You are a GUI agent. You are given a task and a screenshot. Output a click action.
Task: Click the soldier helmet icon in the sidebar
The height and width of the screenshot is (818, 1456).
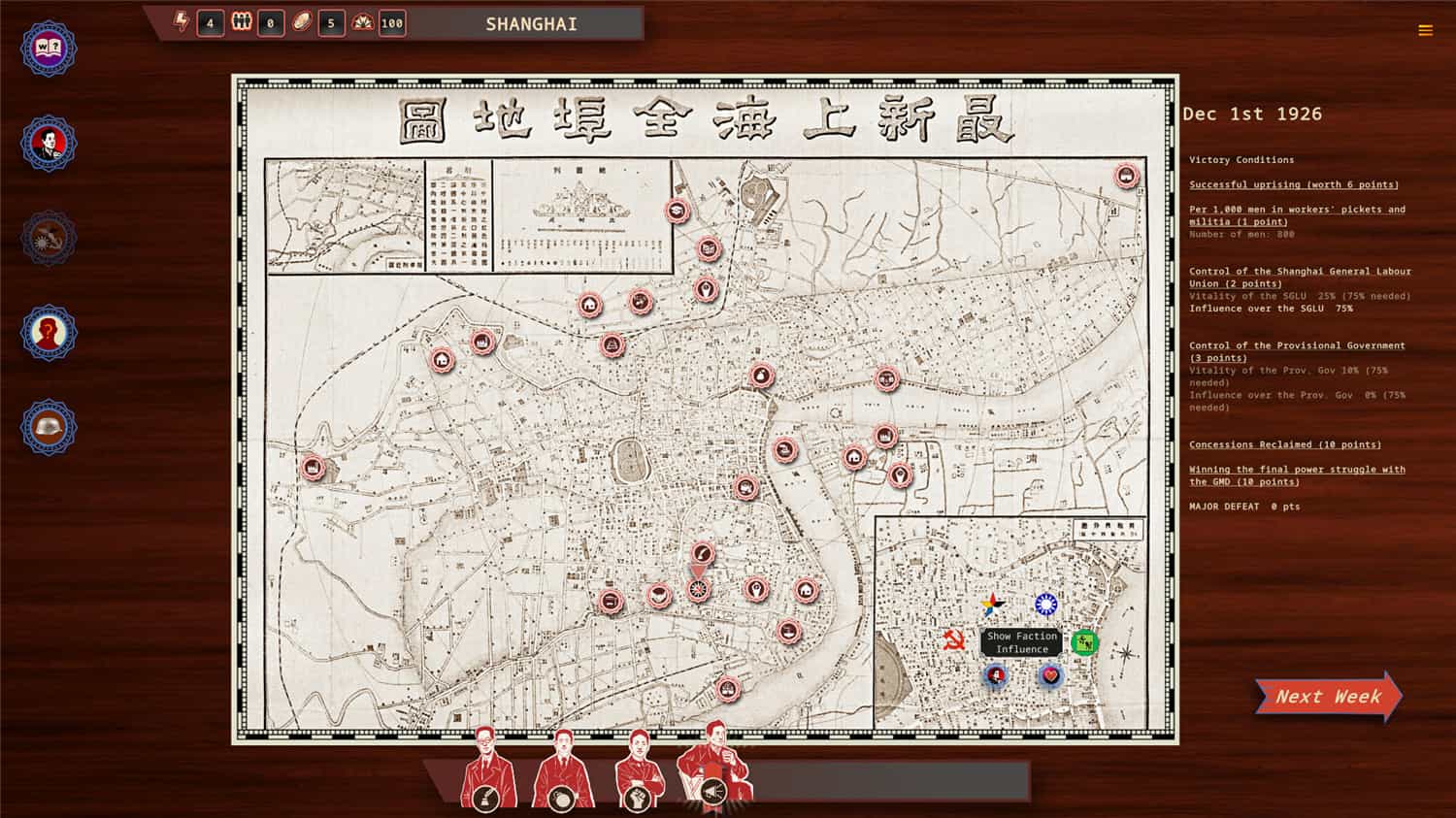[47, 427]
